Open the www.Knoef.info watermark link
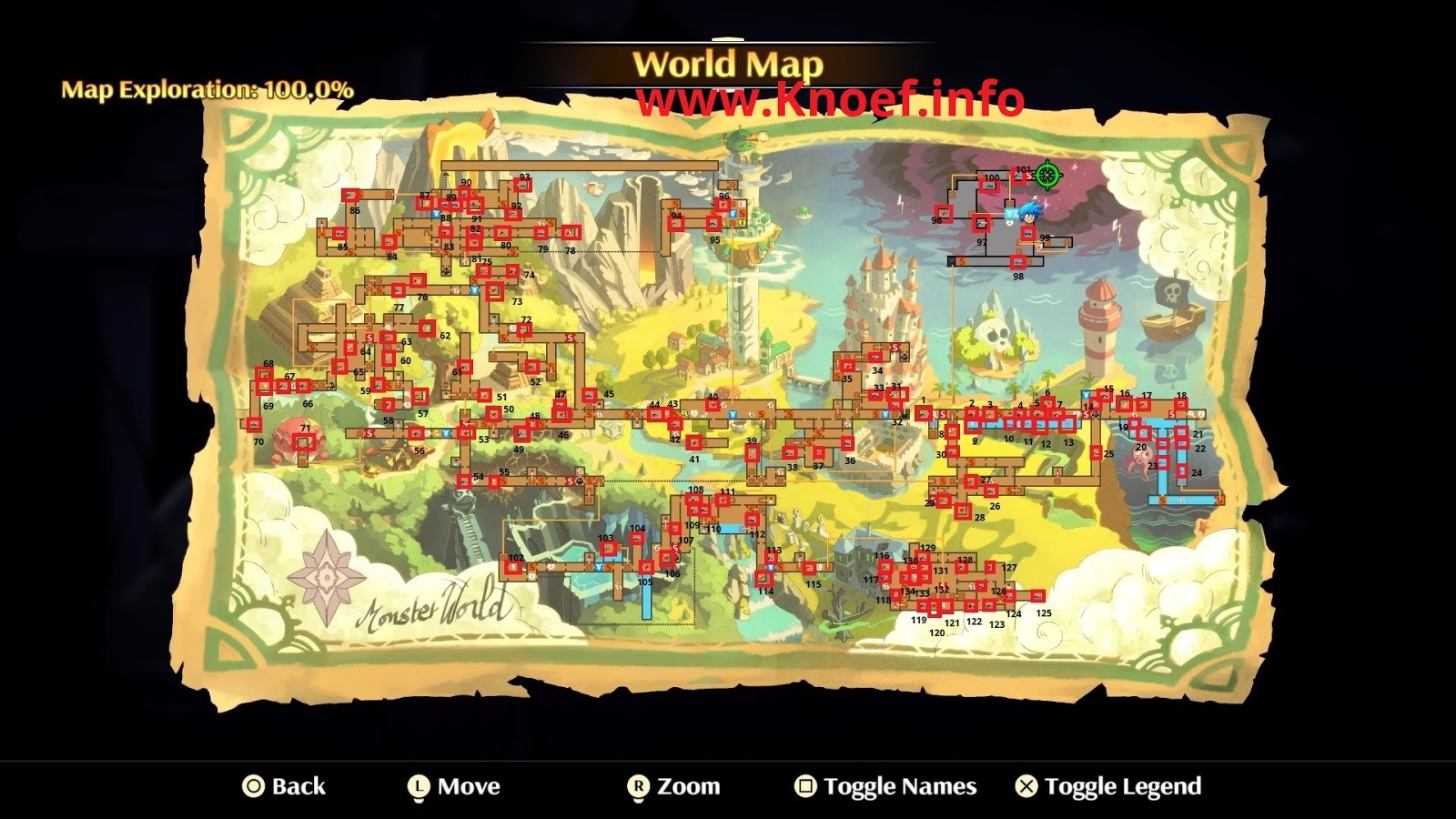 833,96
